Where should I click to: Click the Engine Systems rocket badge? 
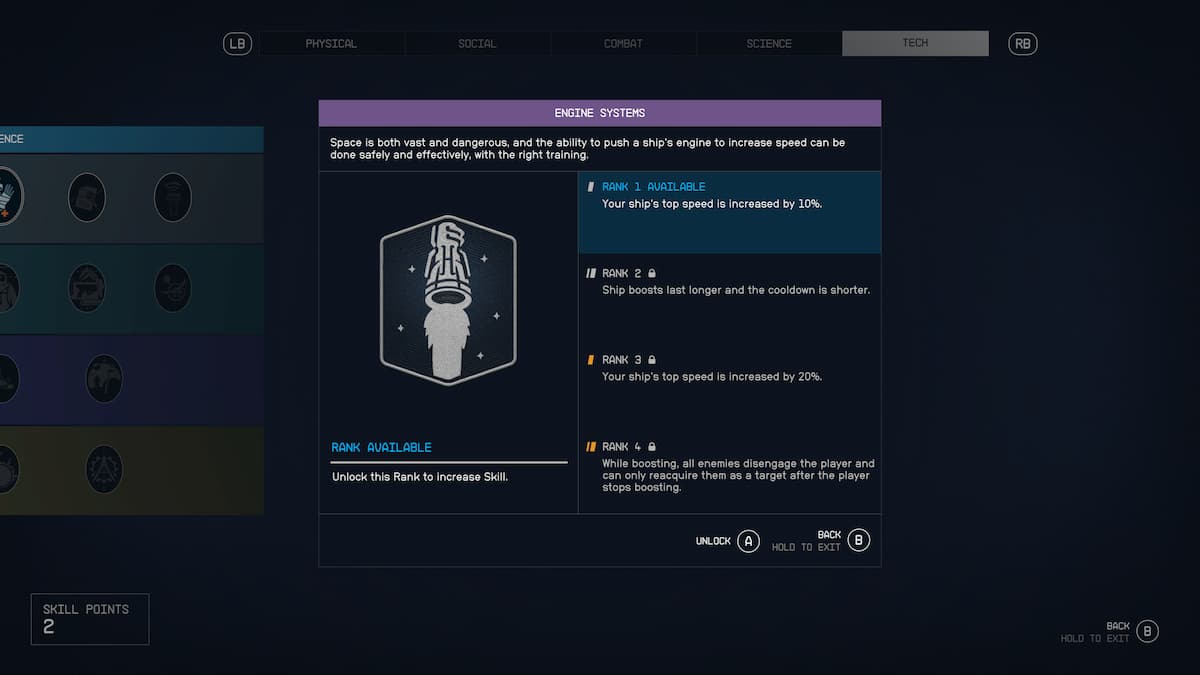[x=447, y=300]
